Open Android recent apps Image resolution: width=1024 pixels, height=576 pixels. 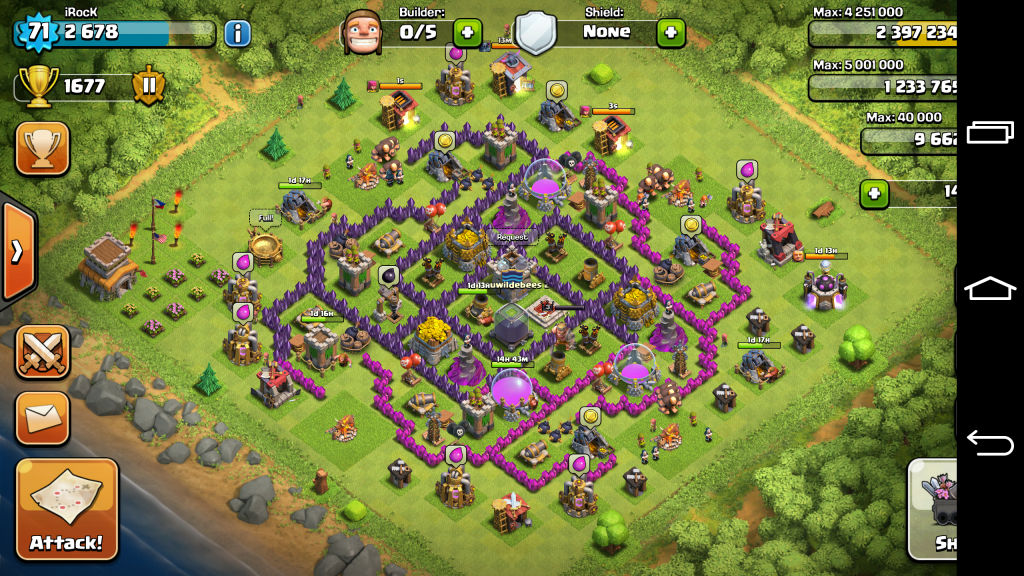coord(990,133)
